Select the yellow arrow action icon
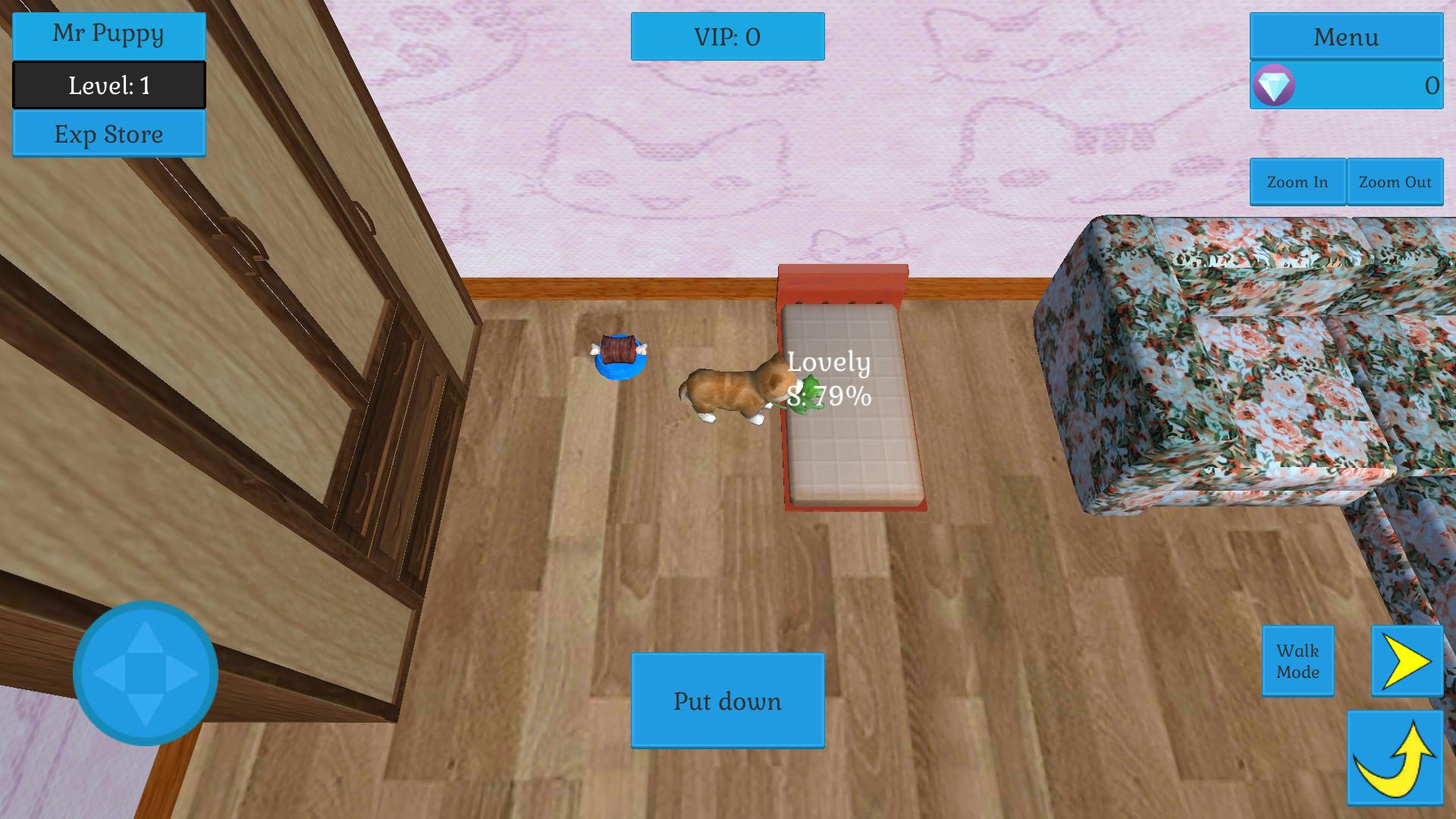1456x819 pixels. click(1407, 661)
